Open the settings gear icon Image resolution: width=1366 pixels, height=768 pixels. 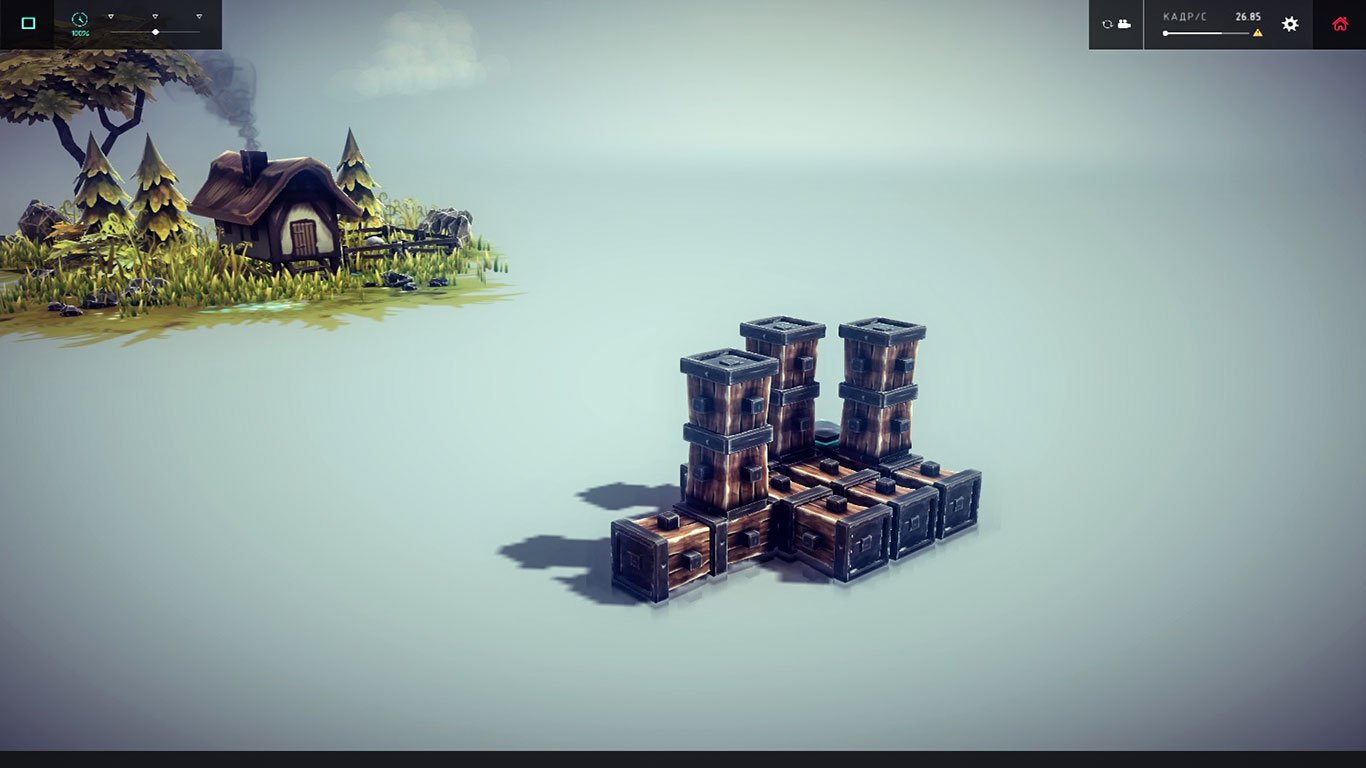coord(1290,24)
